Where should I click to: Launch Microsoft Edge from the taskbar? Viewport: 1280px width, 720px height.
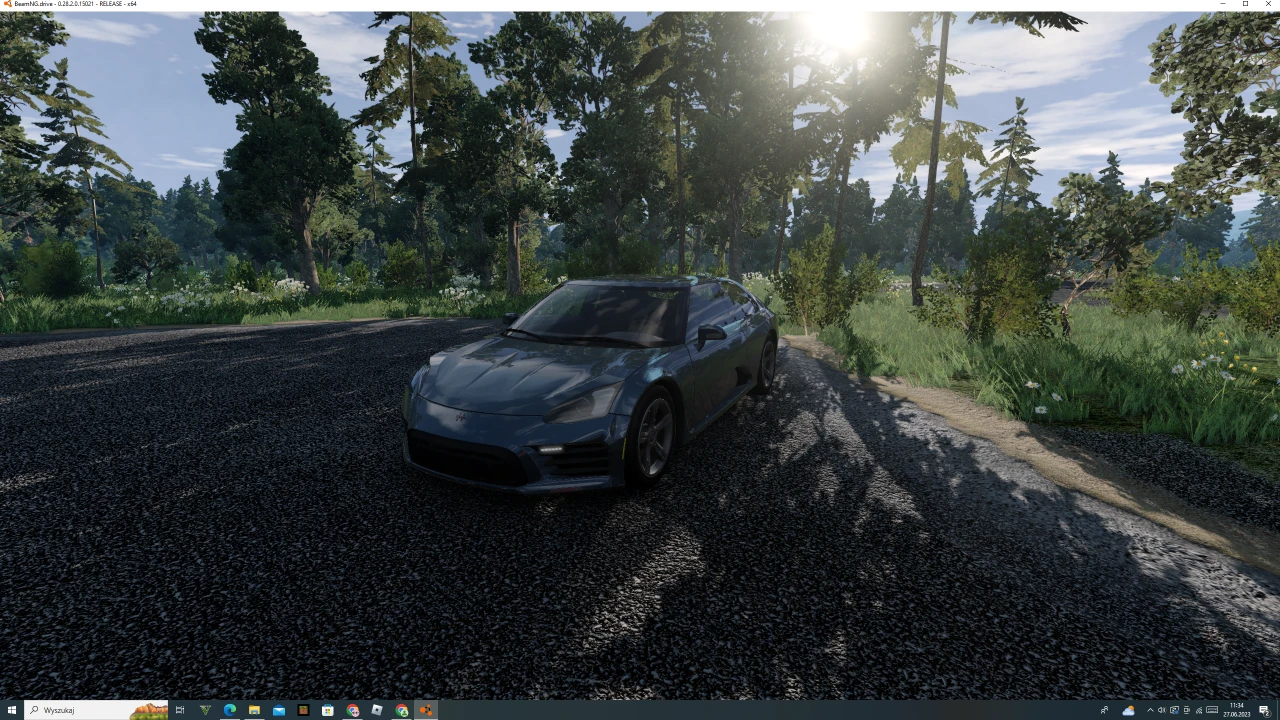point(229,710)
